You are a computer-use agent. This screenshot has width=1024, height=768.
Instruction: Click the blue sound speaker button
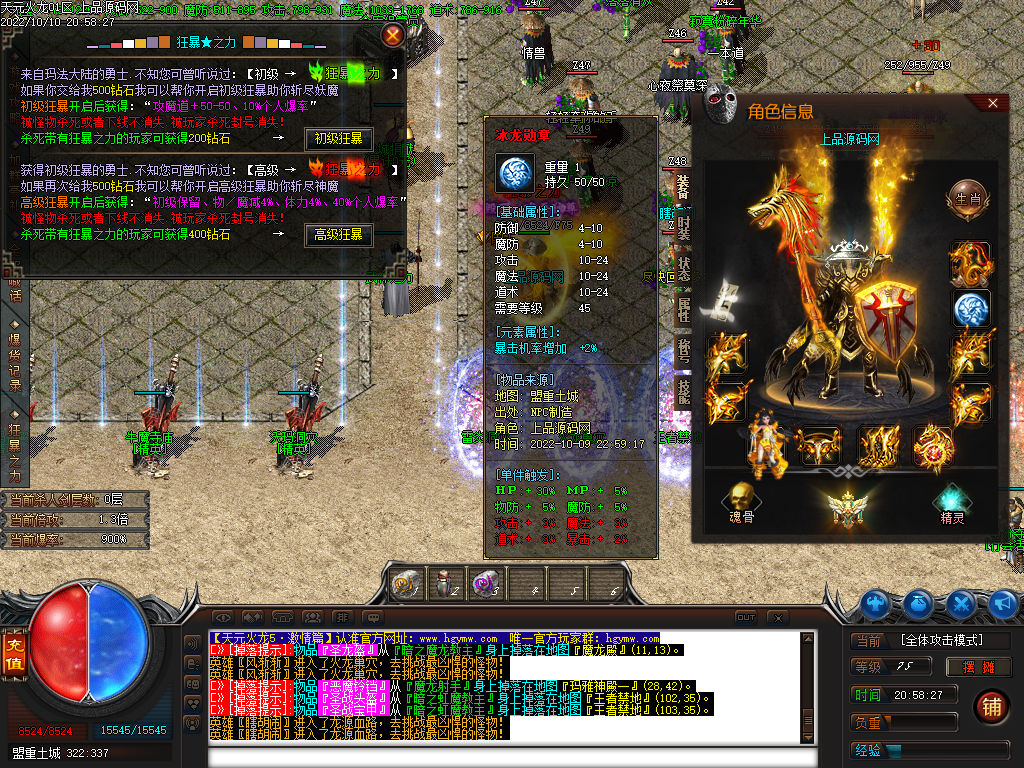tap(1005, 603)
